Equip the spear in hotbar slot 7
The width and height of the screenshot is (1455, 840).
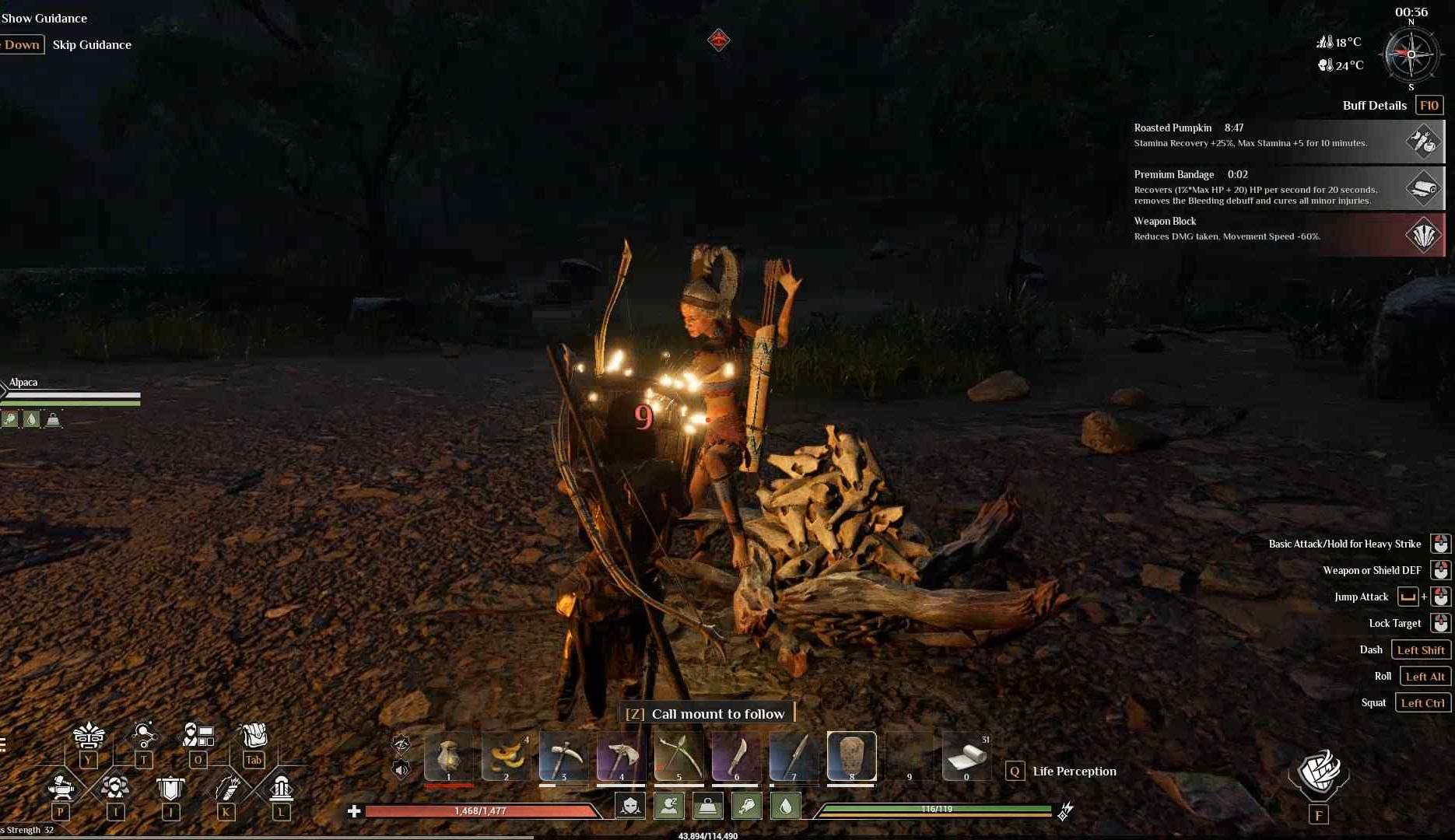[794, 755]
